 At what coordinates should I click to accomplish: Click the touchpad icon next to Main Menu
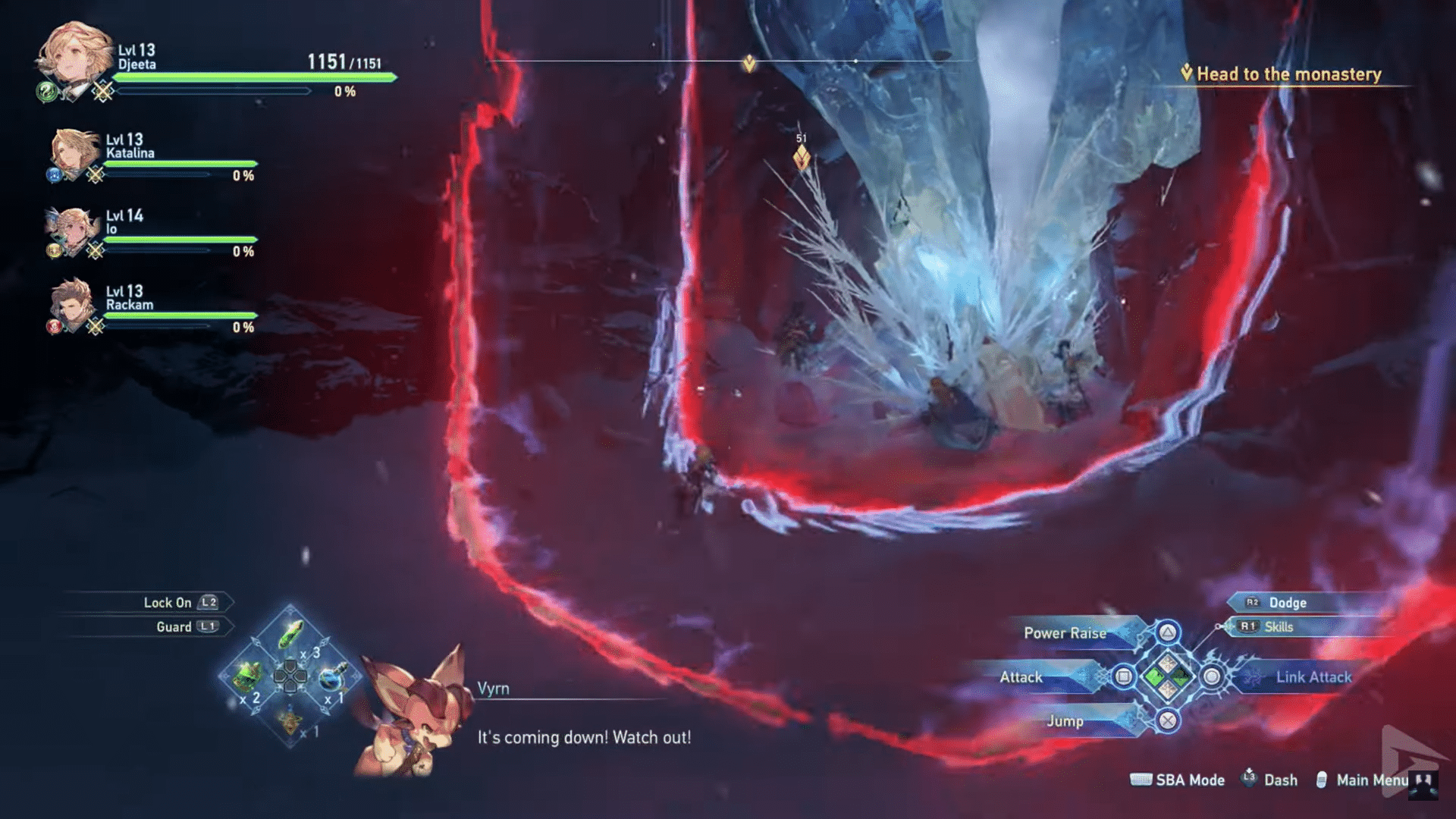coord(1323,780)
